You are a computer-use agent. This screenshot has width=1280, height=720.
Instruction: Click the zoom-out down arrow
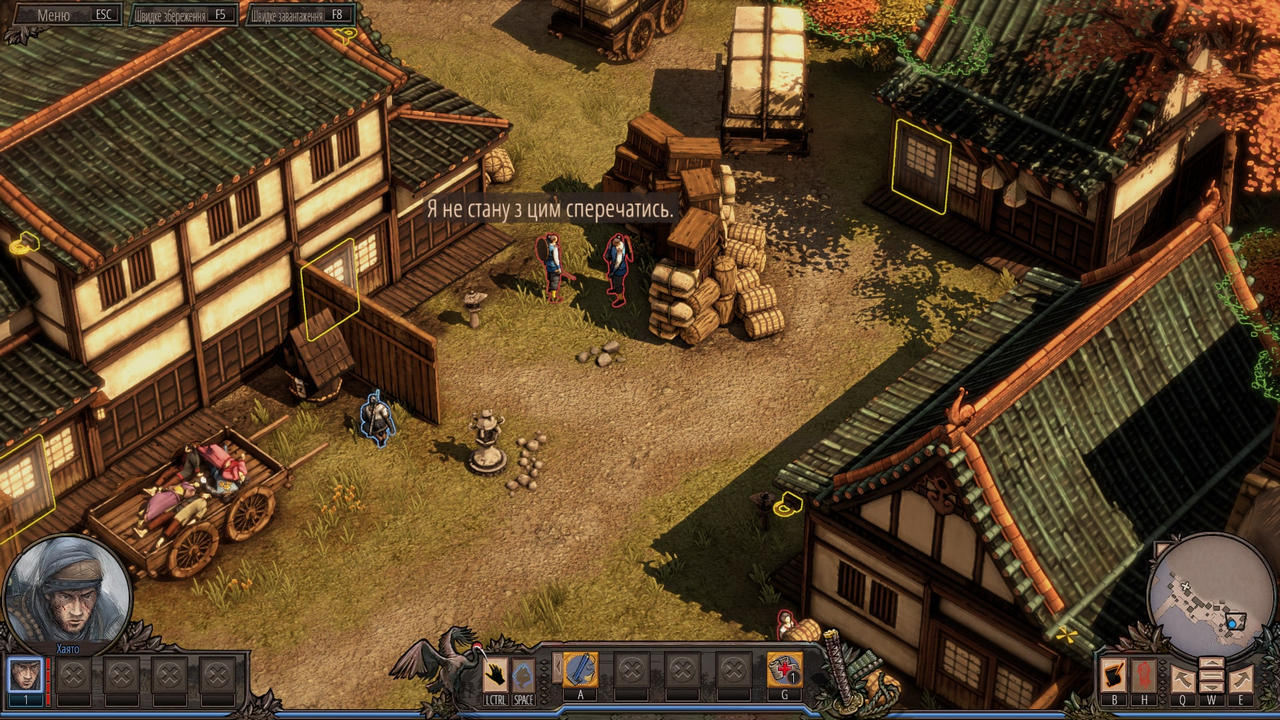point(1211,688)
